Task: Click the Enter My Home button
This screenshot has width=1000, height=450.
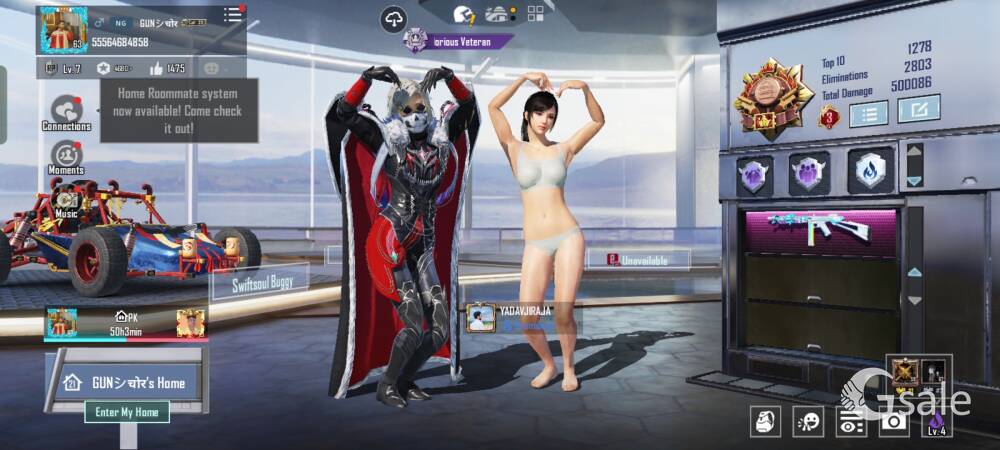Action: [127, 412]
